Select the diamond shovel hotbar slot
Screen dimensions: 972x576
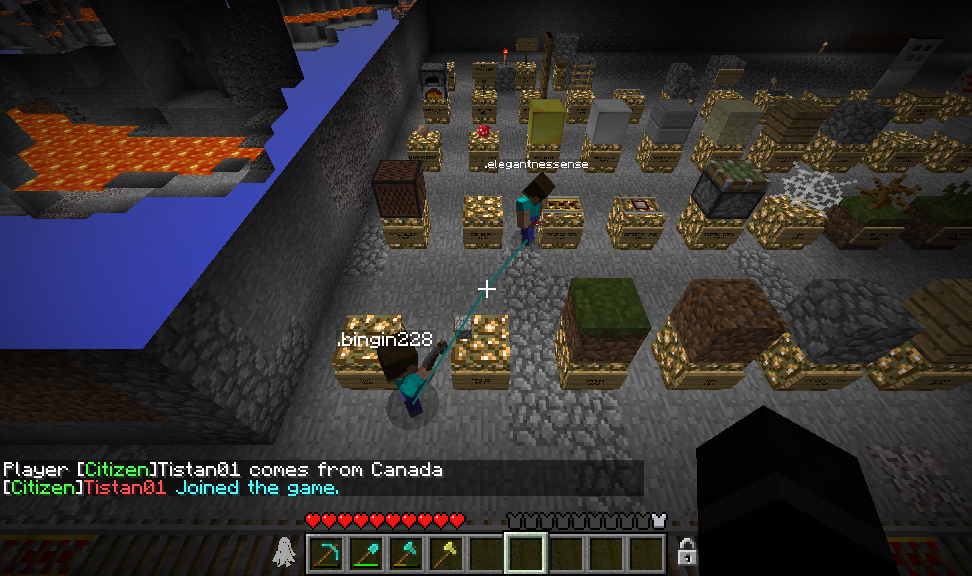click(x=365, y=553)
